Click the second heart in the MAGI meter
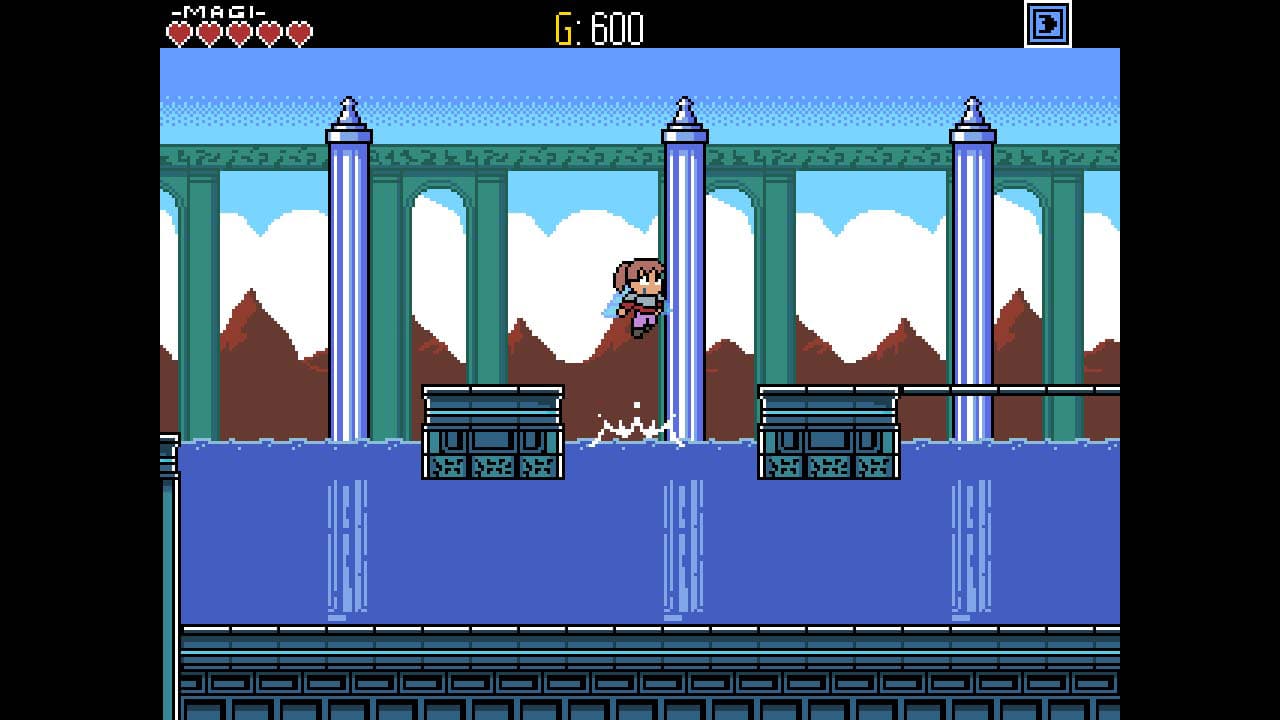 210,31
